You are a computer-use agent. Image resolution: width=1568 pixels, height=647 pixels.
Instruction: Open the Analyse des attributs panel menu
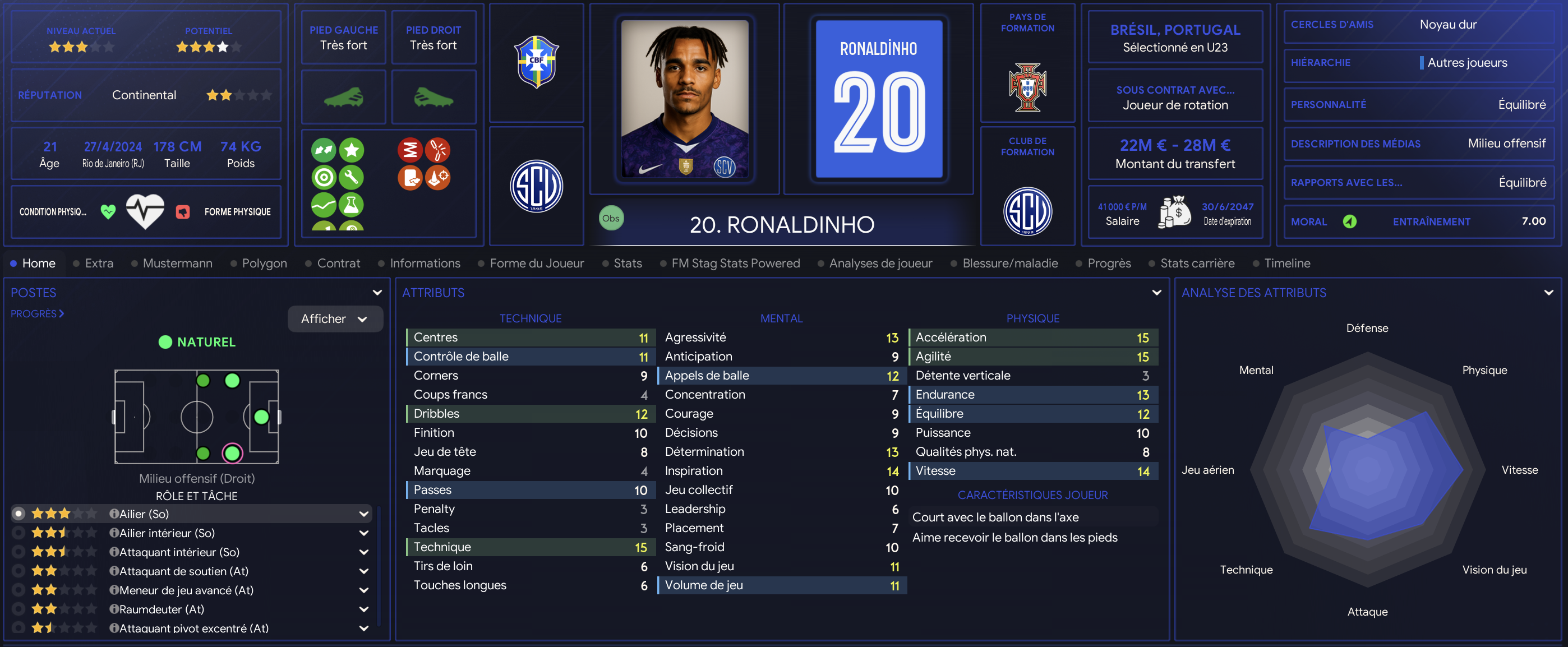tap(1548, 293)
